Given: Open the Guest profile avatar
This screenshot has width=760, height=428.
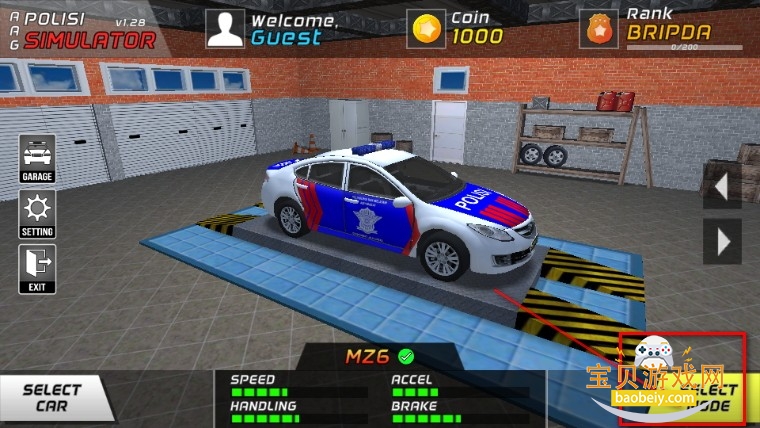Looking at the screenshot, I should point(225,29).
